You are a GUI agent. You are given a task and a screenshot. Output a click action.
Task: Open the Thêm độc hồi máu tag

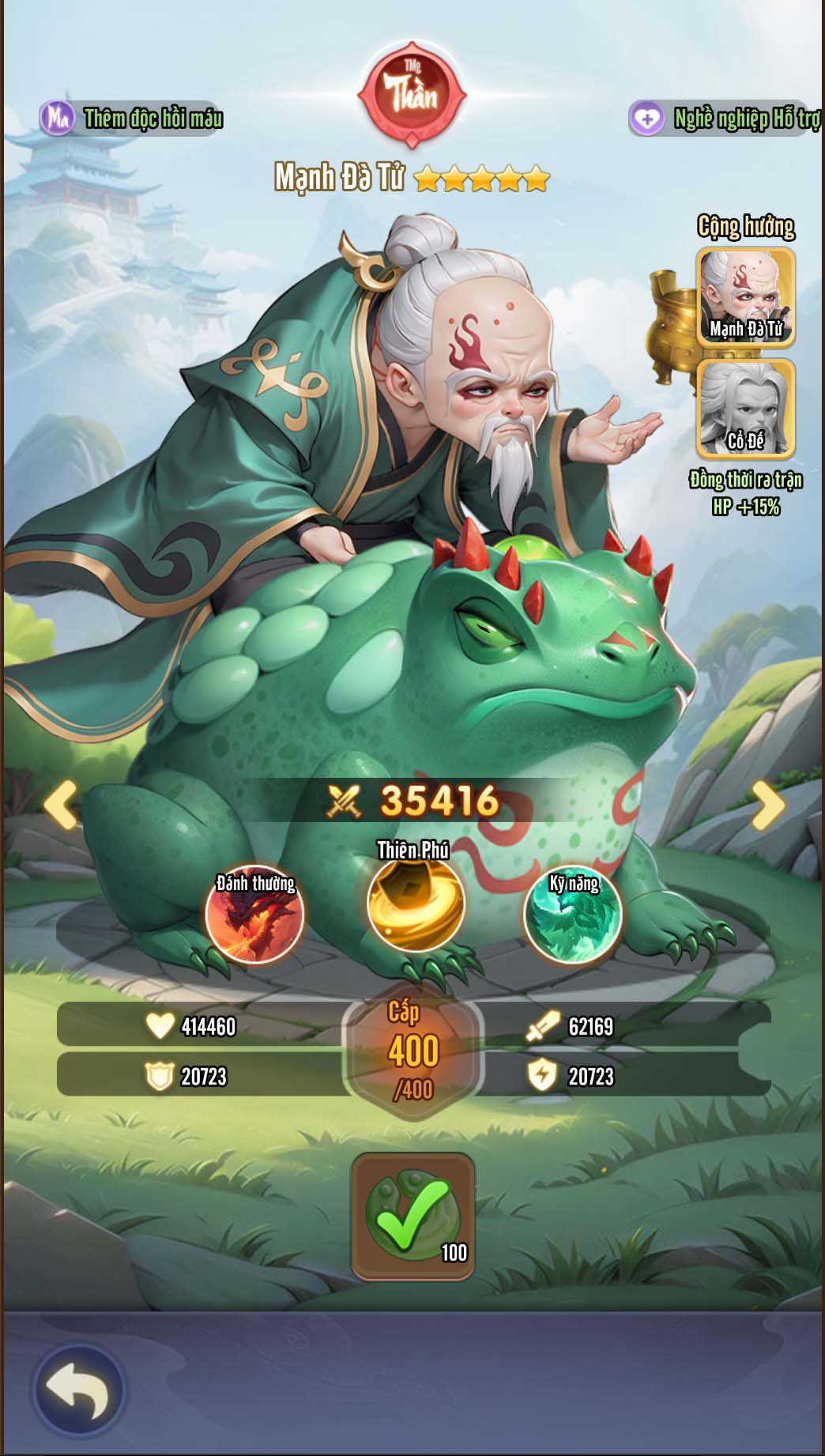132,119
